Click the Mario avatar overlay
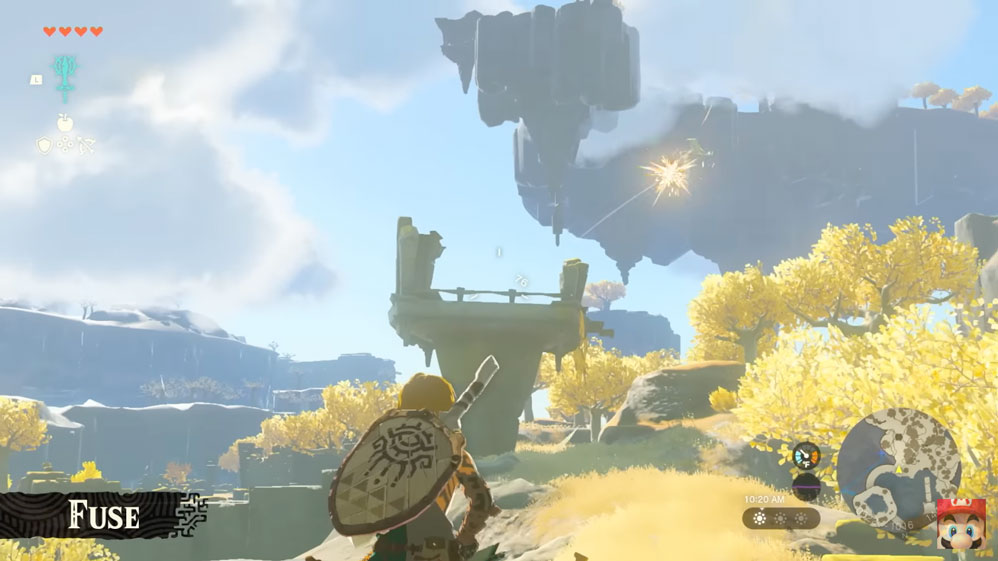The height and width of the screenshot is (561, 998). pos(961,526)
